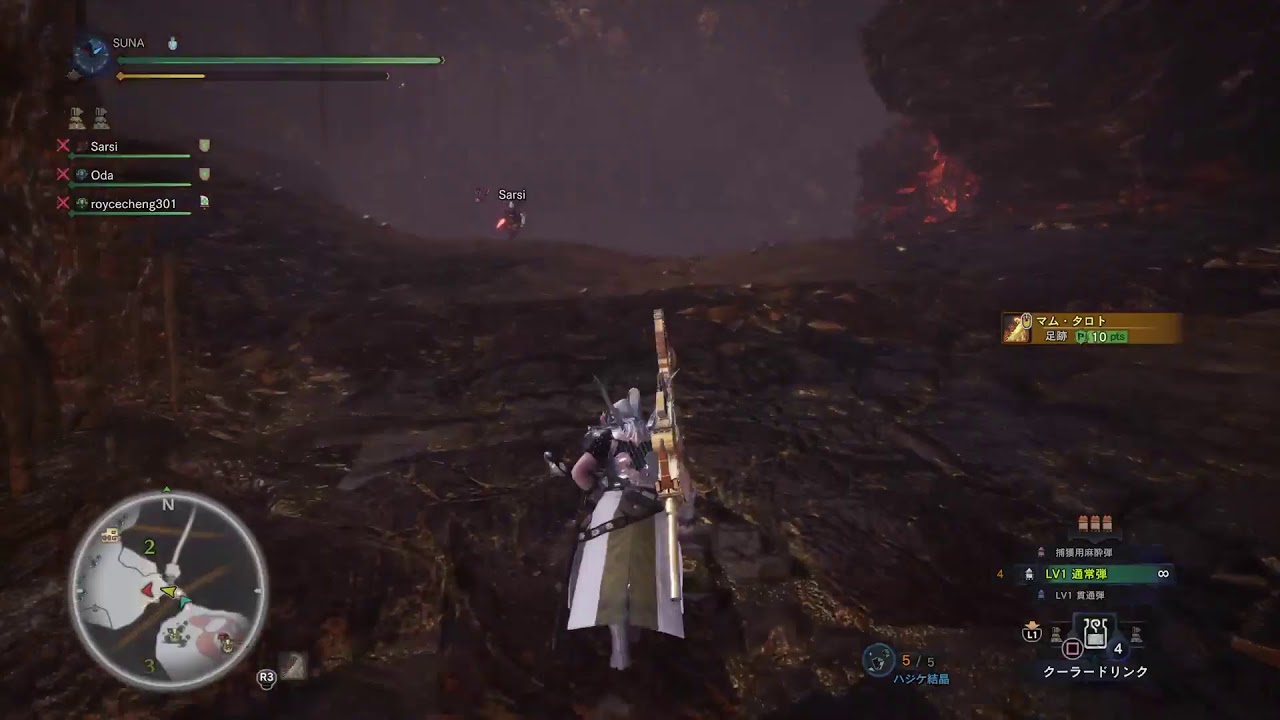Click the red X beside roycecheng301

coord(63,203)
